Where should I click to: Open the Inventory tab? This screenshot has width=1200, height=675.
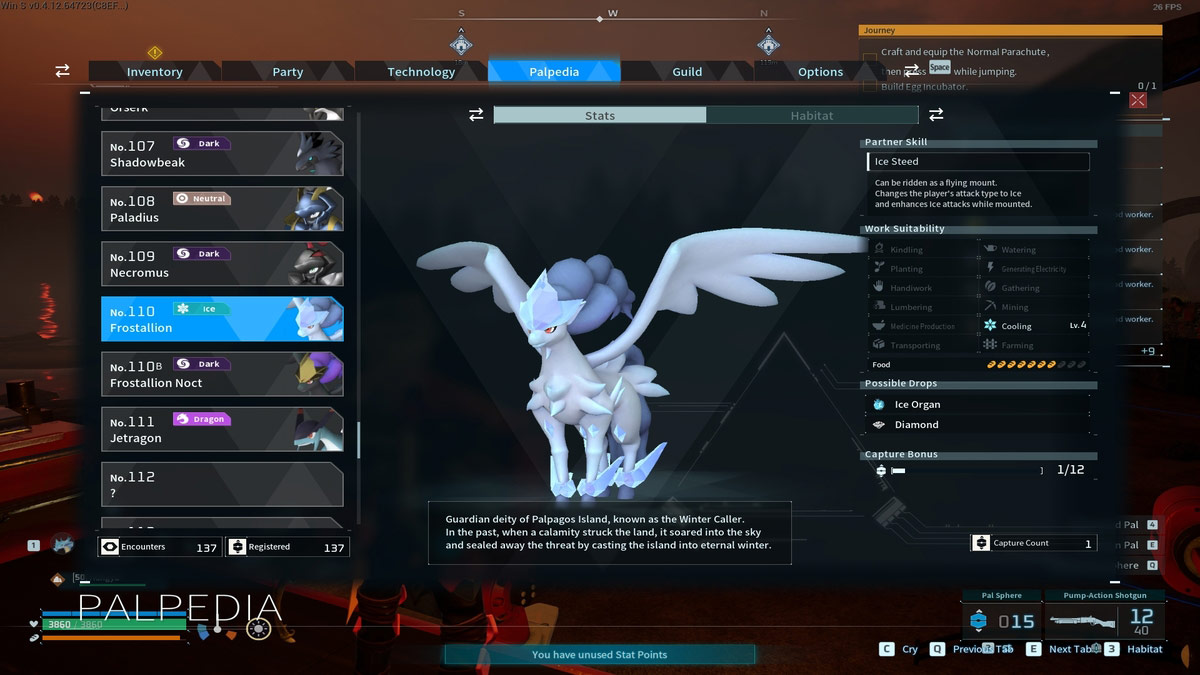(154, 72)
